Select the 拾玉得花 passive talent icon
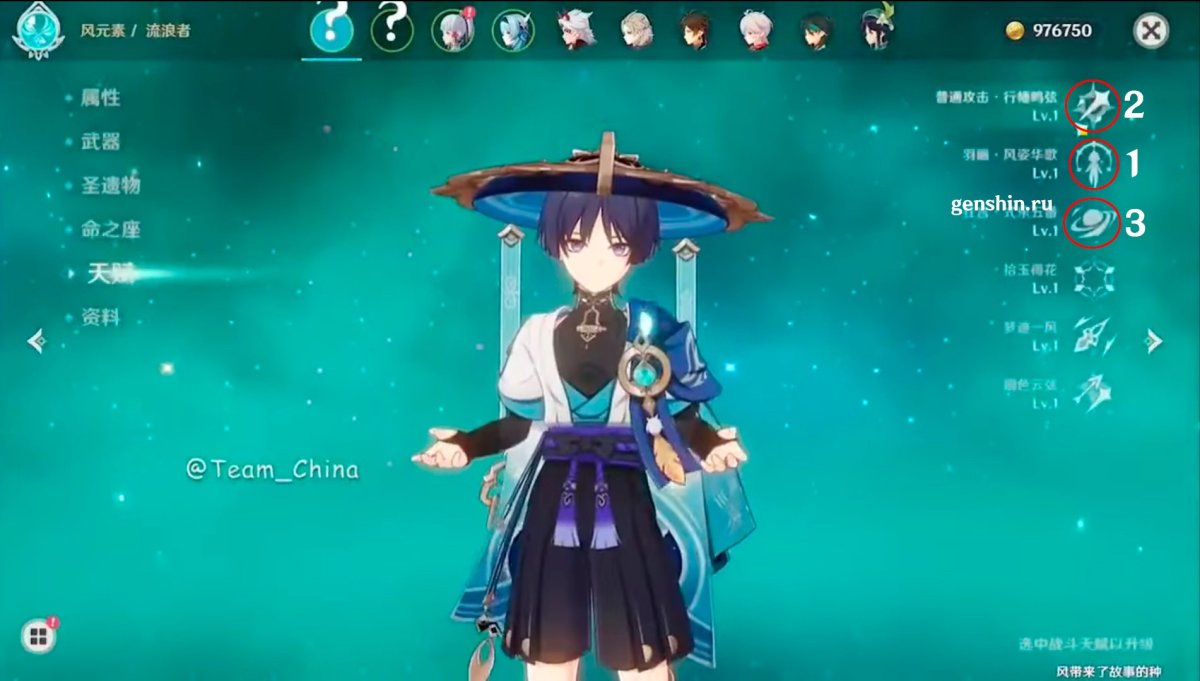The width and height of the screenshot is (1200, 681). (1092, 279)
